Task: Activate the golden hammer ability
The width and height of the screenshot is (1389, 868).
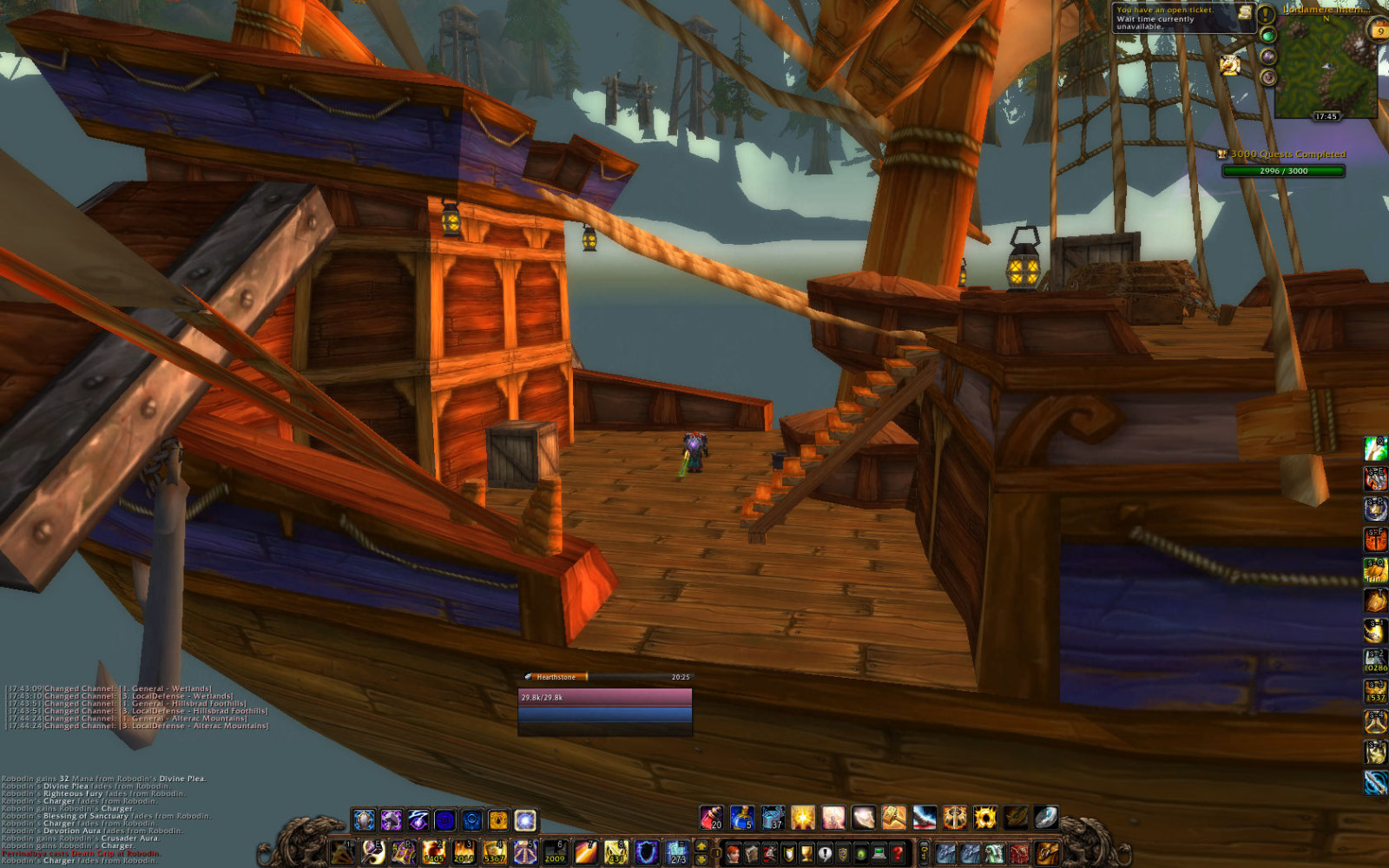Action: pos(894,818)
